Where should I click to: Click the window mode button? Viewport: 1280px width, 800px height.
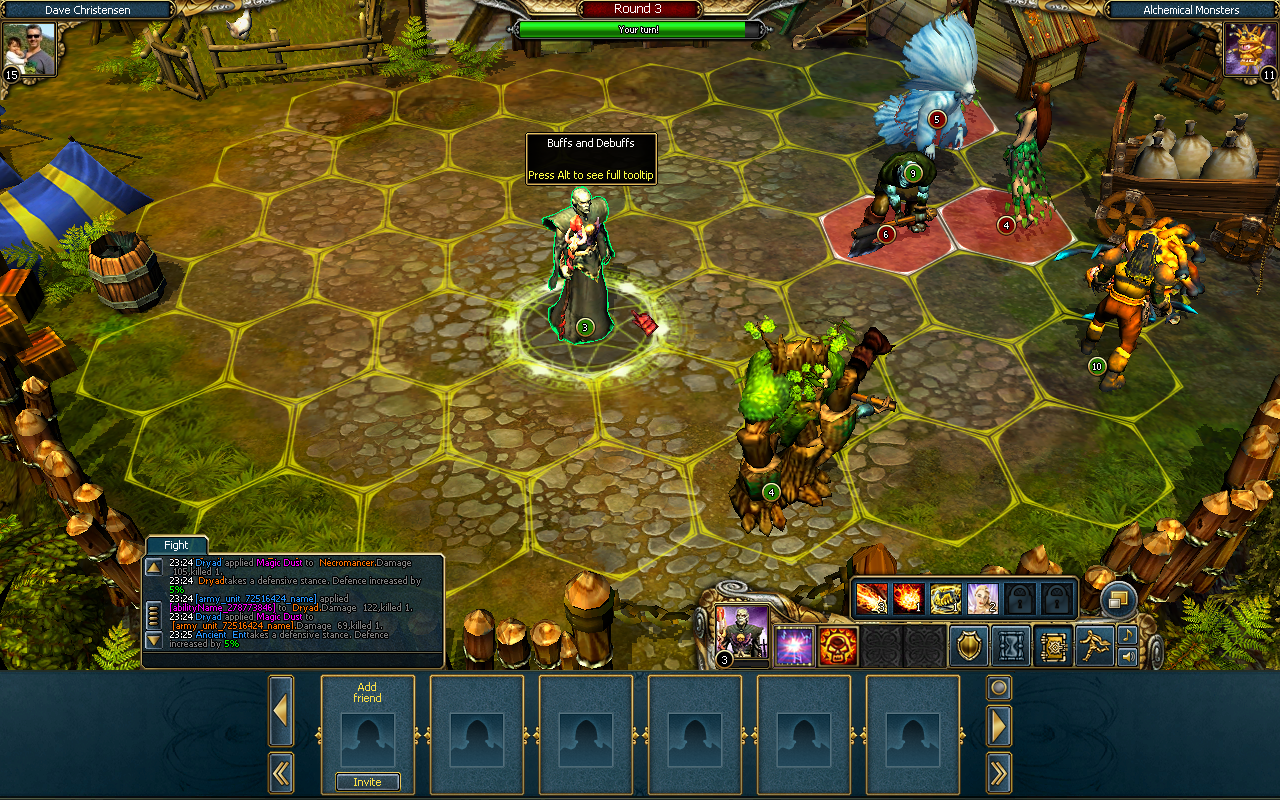[1118, 599]
